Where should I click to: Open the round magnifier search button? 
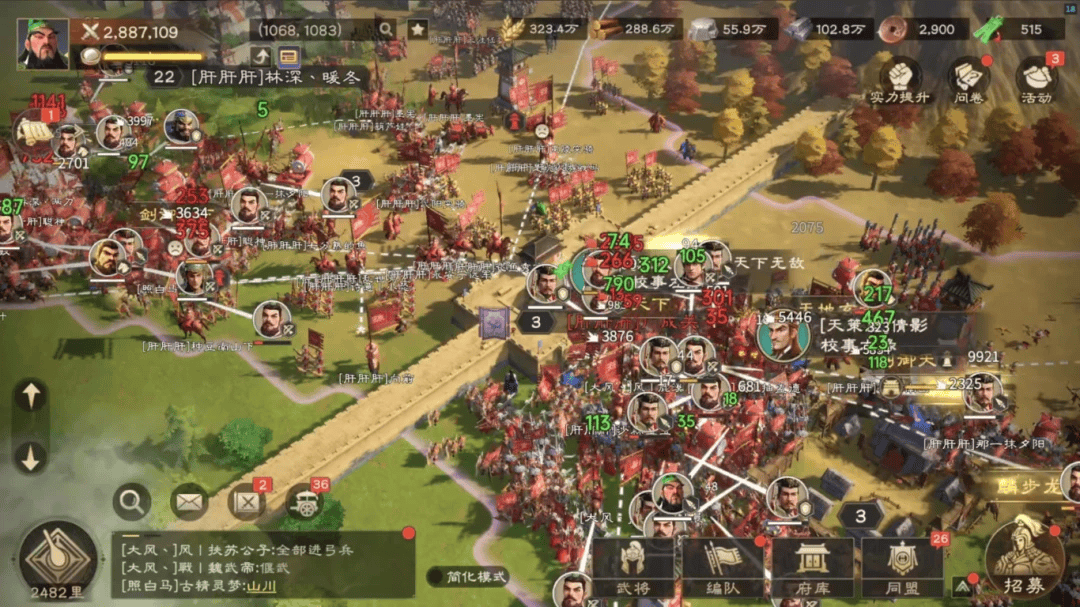(x=132, y=501)
